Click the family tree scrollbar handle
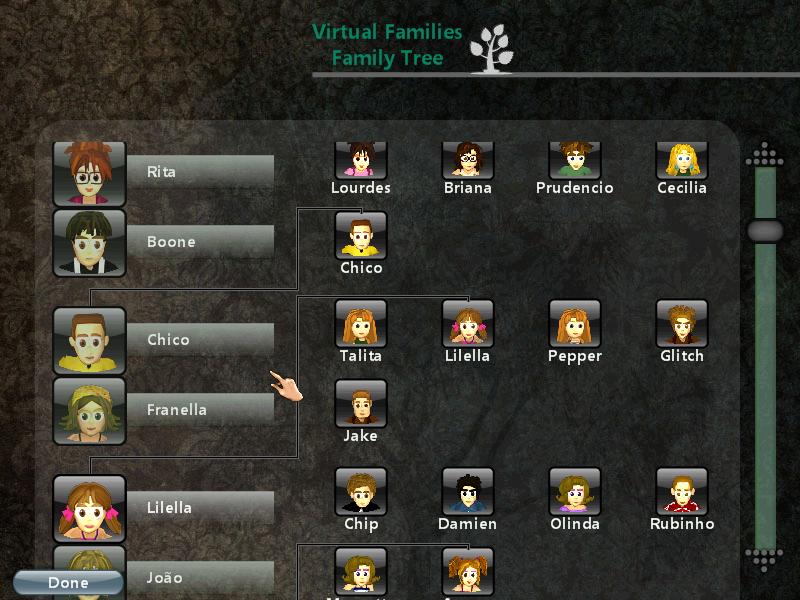 pyautogui.click(x=765, y=231)
